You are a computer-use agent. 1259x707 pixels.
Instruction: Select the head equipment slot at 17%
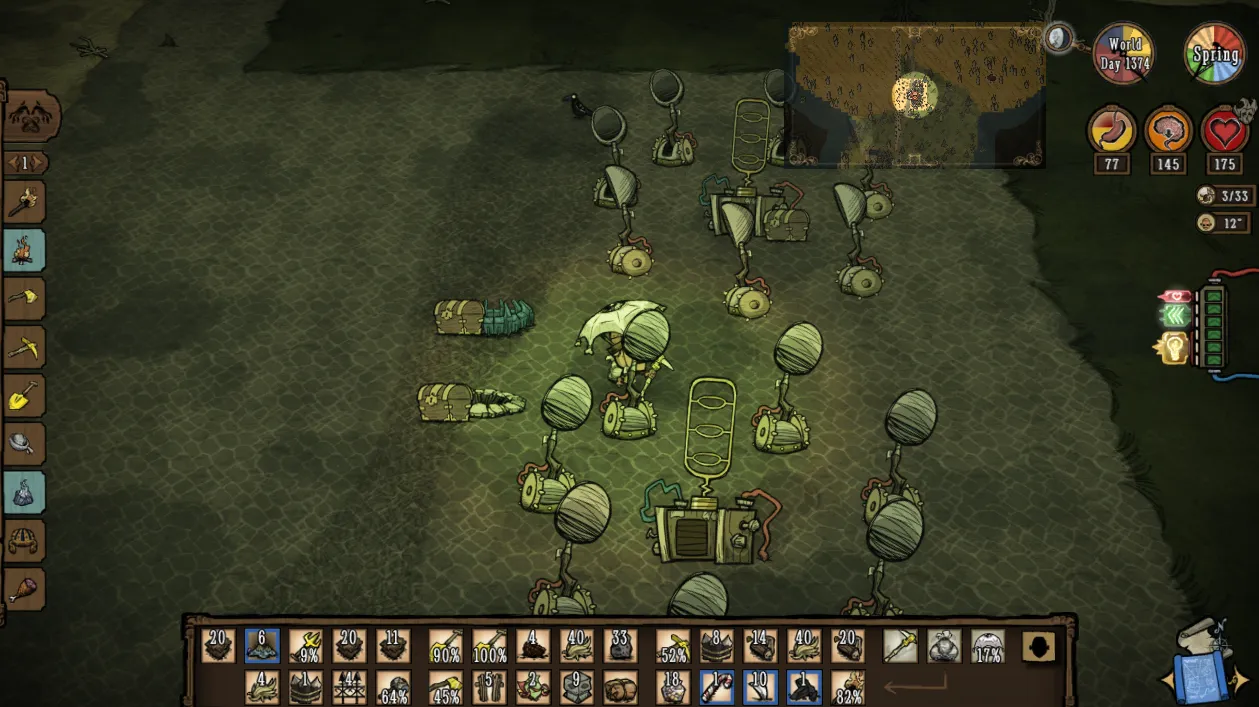[988, 646]
